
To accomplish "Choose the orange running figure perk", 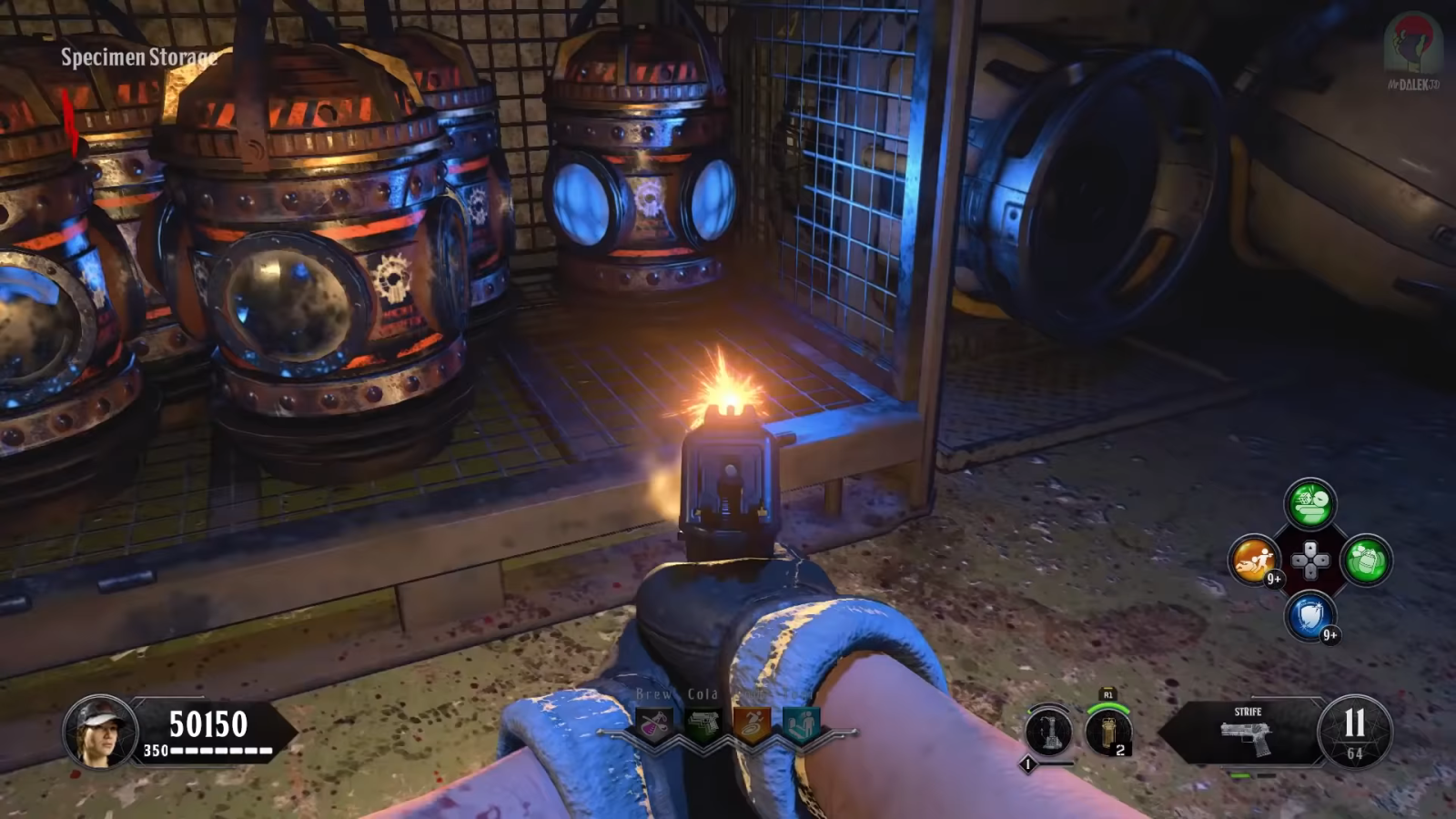I will [x=752, y=725].
